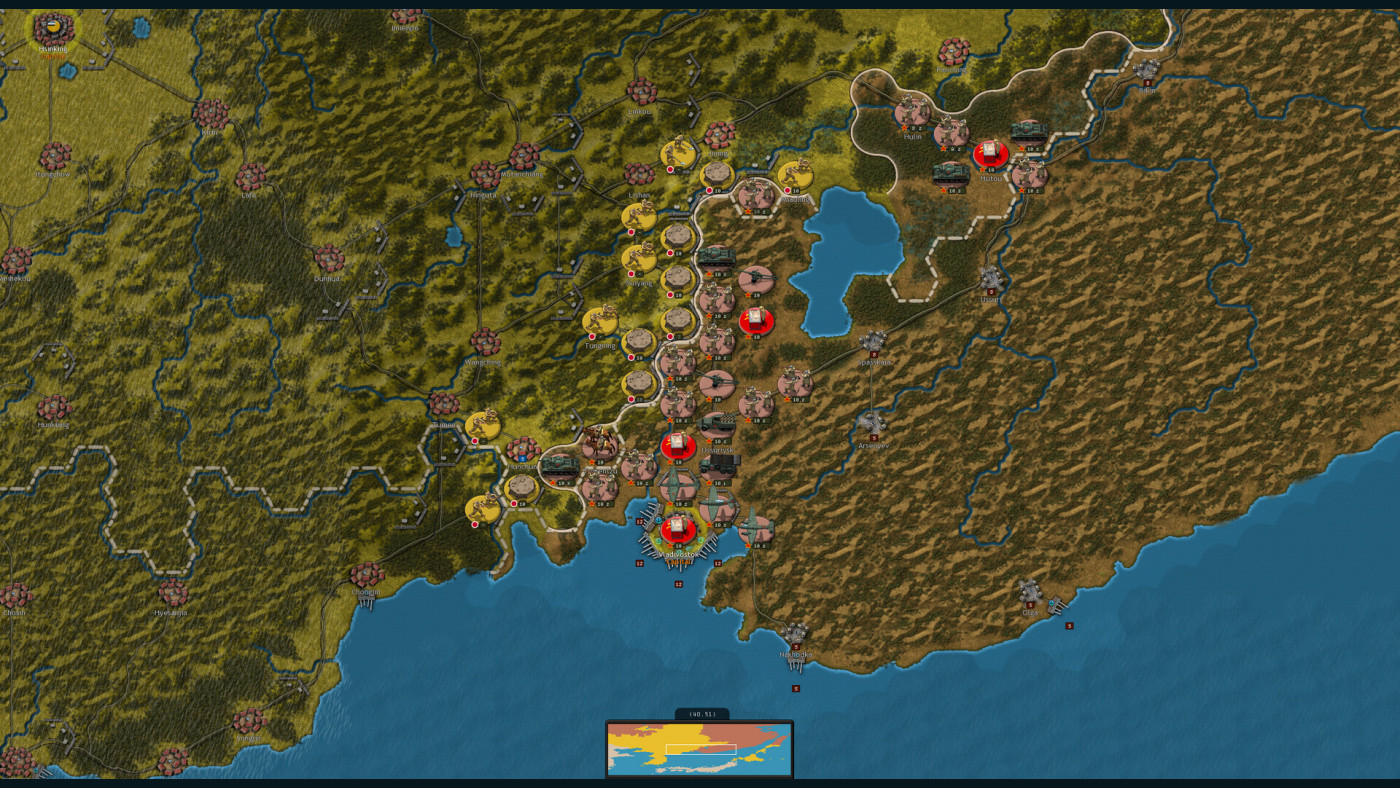Click the Nakhodka port town on the map
The image size is (1400, 788).
pyautogui.click(x=795, y=632)
